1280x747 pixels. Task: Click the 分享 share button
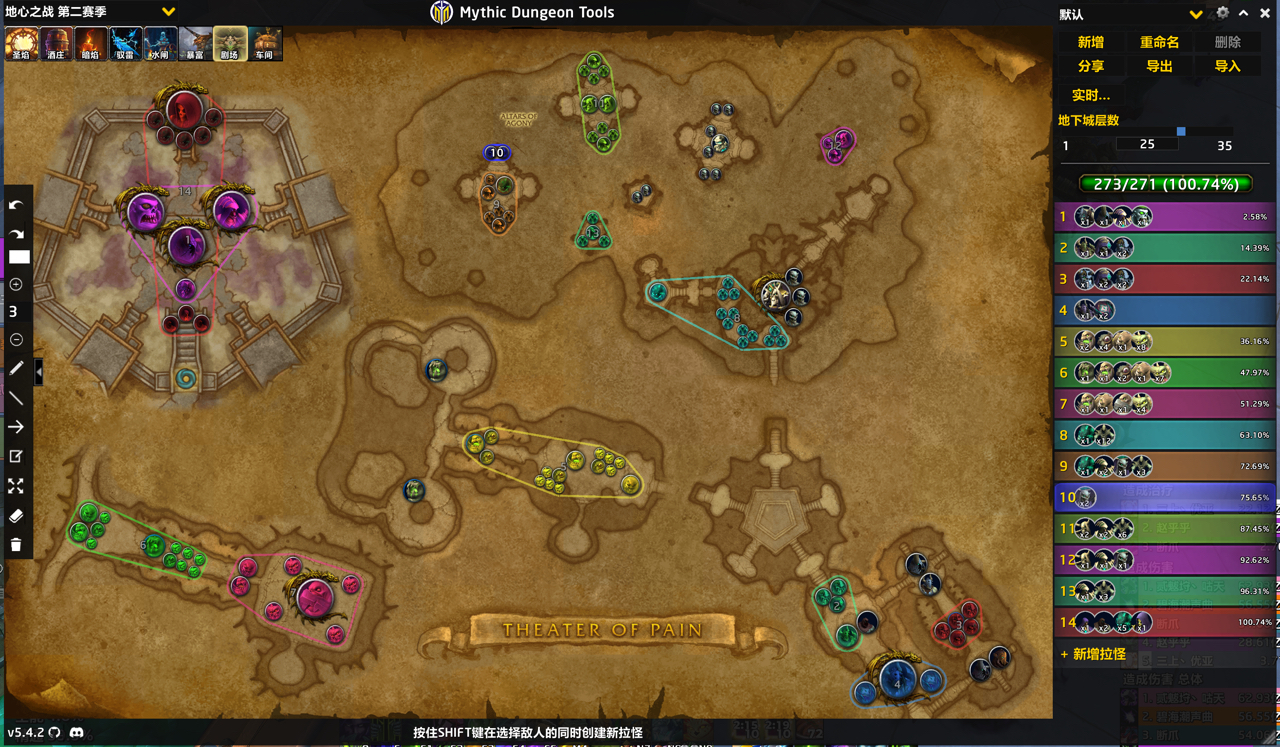(1091, 66)
